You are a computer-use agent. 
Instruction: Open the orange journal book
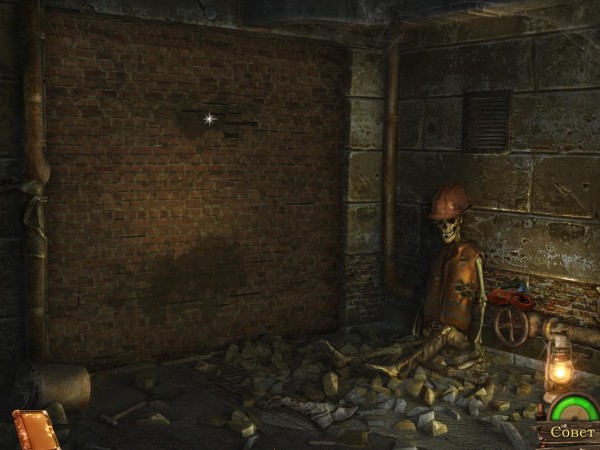35,430
